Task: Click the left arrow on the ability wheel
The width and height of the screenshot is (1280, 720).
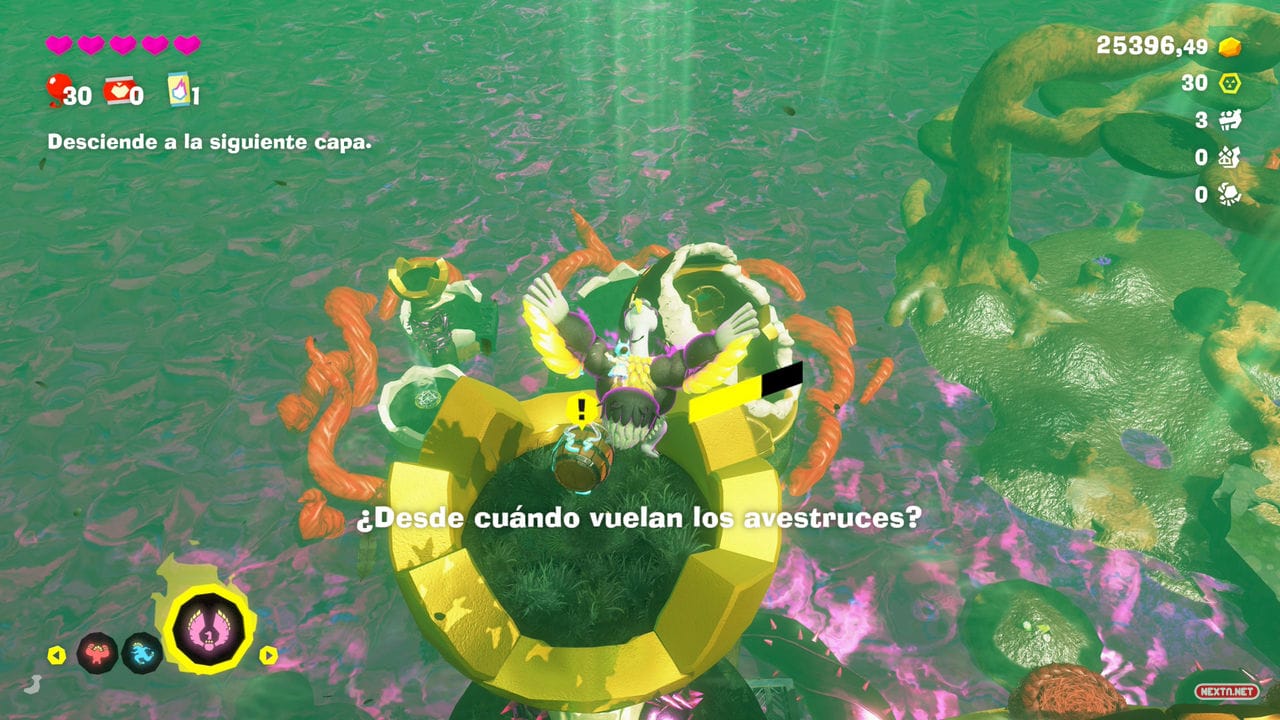Action: (x=56, y=655)
